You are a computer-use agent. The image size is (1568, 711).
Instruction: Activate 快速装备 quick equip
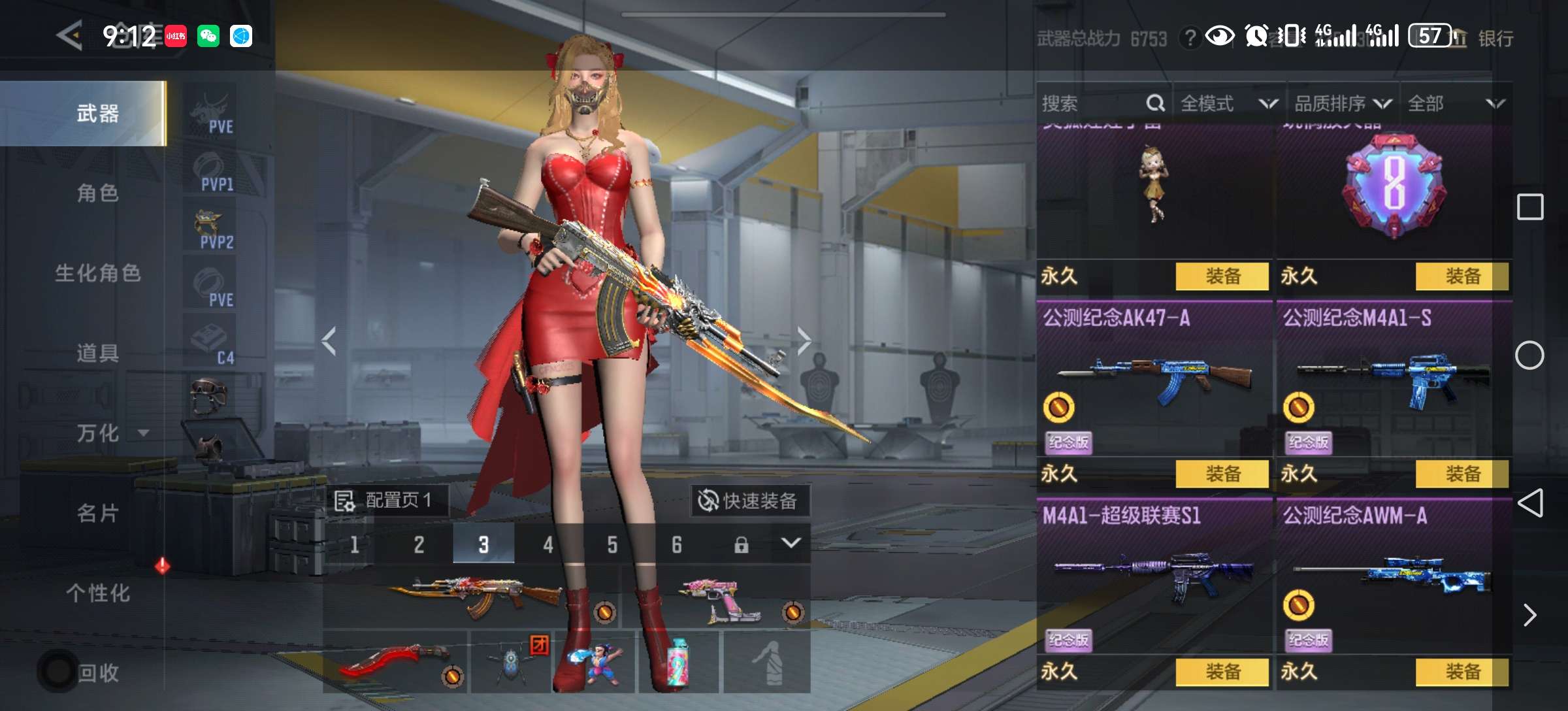[749, 501]
